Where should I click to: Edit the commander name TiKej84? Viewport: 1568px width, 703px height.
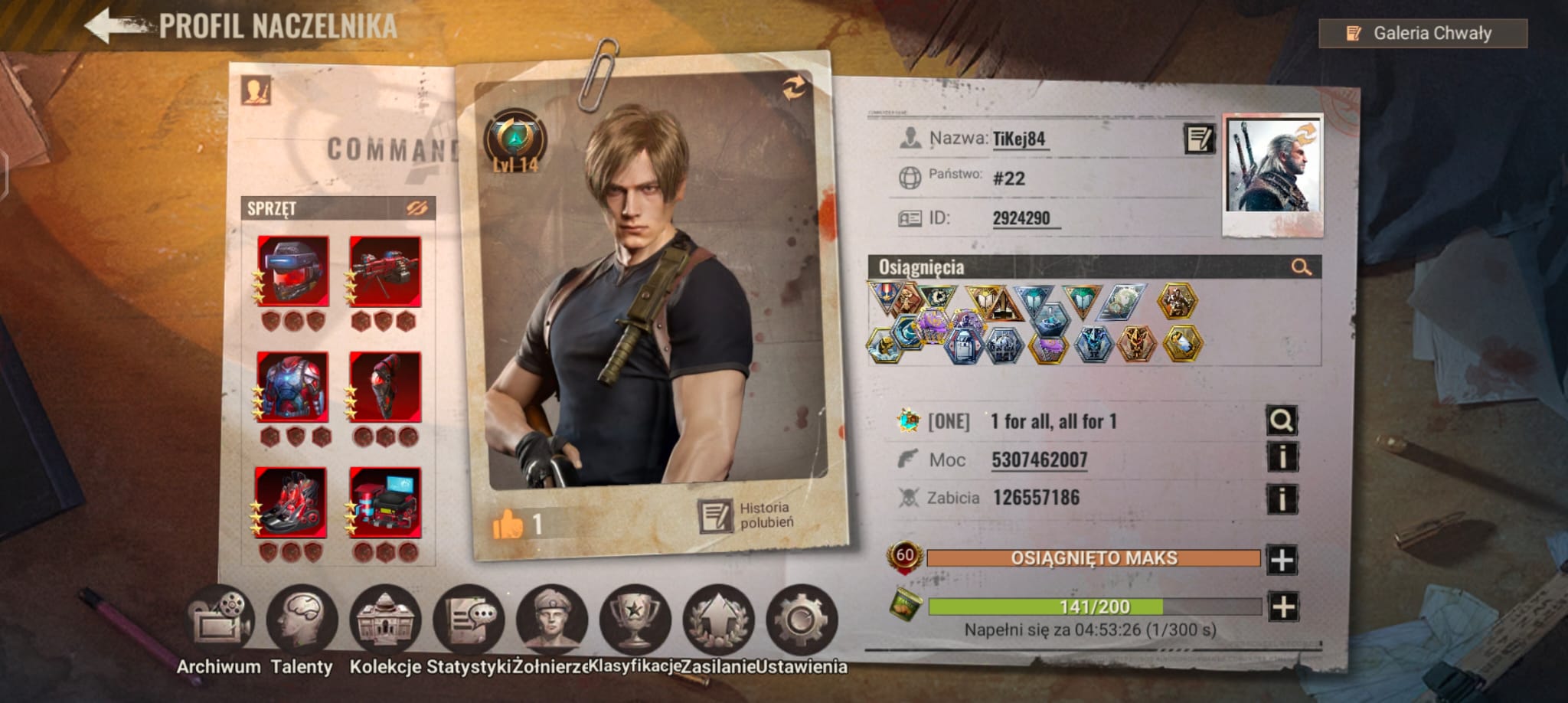(x=1198, y=139)
